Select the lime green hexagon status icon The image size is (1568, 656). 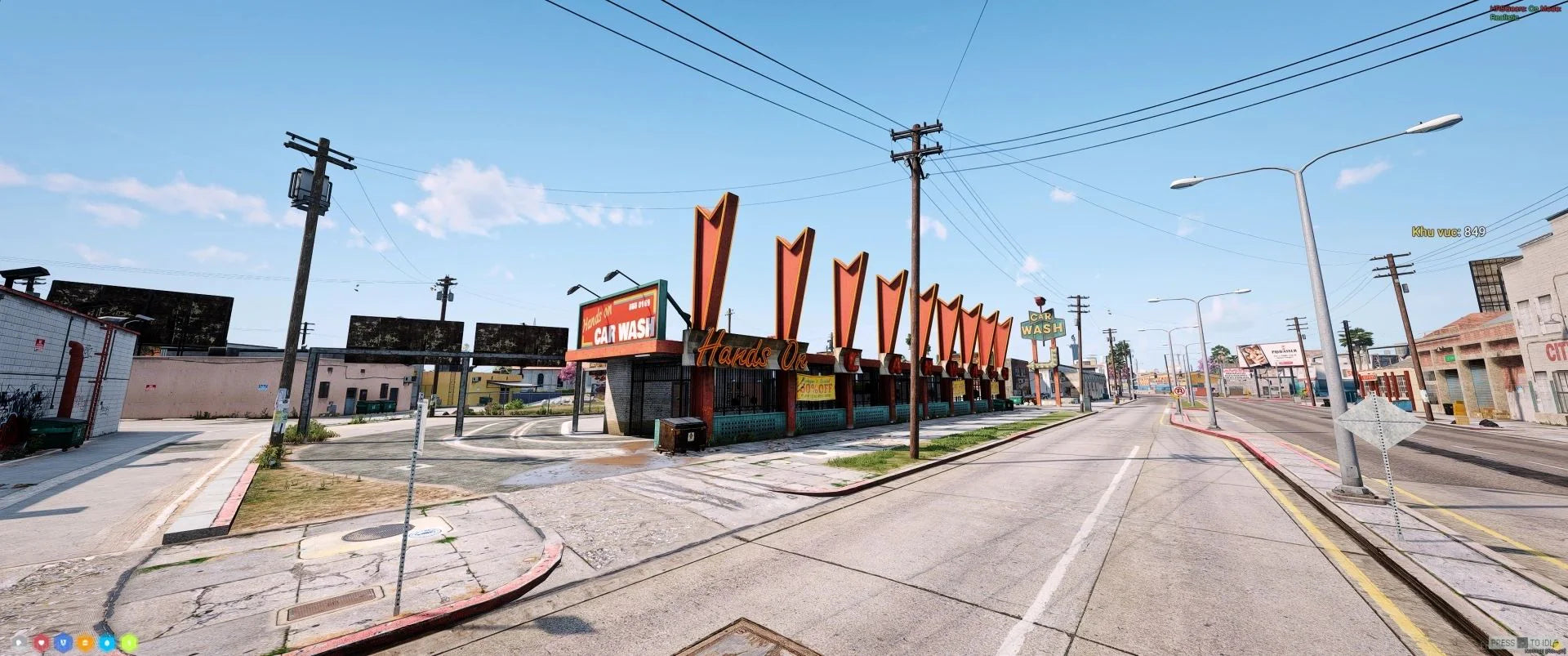click(x=130, y=643)
